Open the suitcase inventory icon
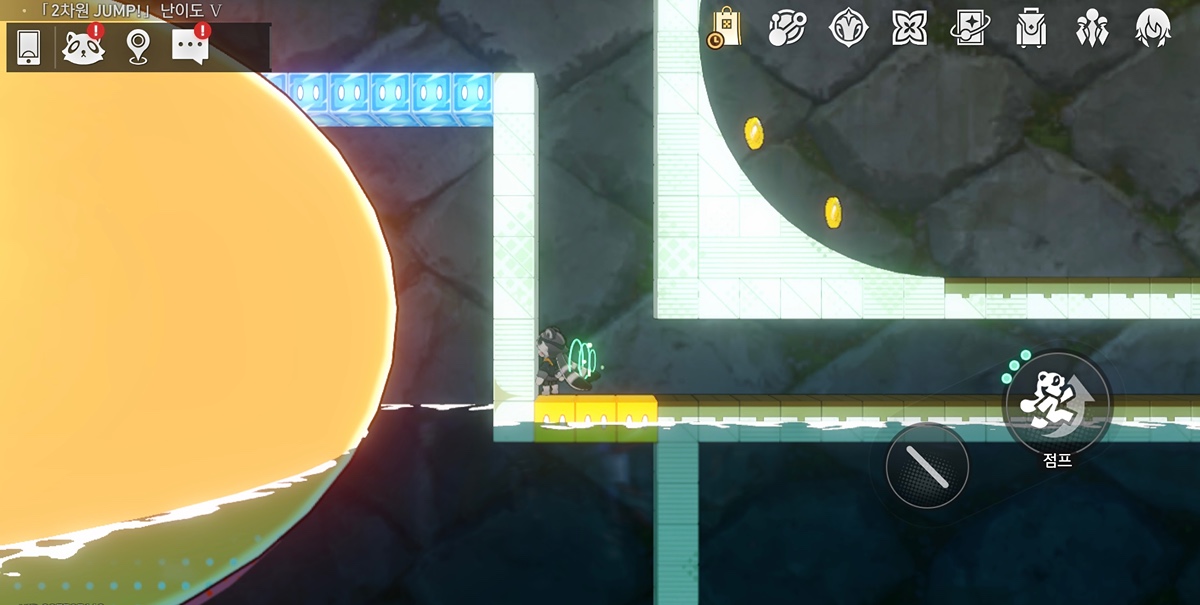Image resolution: width=1200 pixels, height=605 pixels. (1030, 27)
